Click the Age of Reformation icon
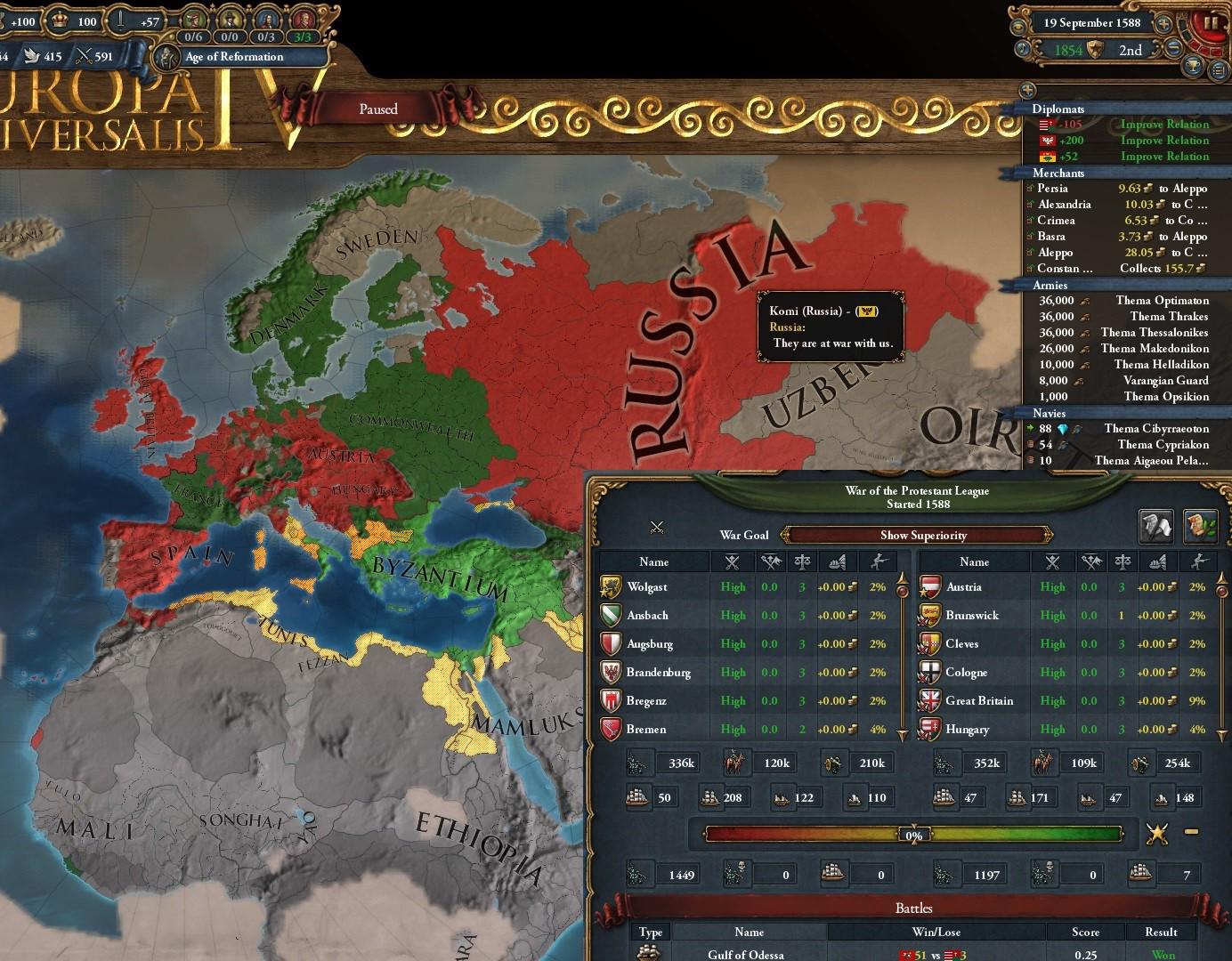Image resolution: width=1232 pixels, height=961 pixels. (x=166, y=56)
